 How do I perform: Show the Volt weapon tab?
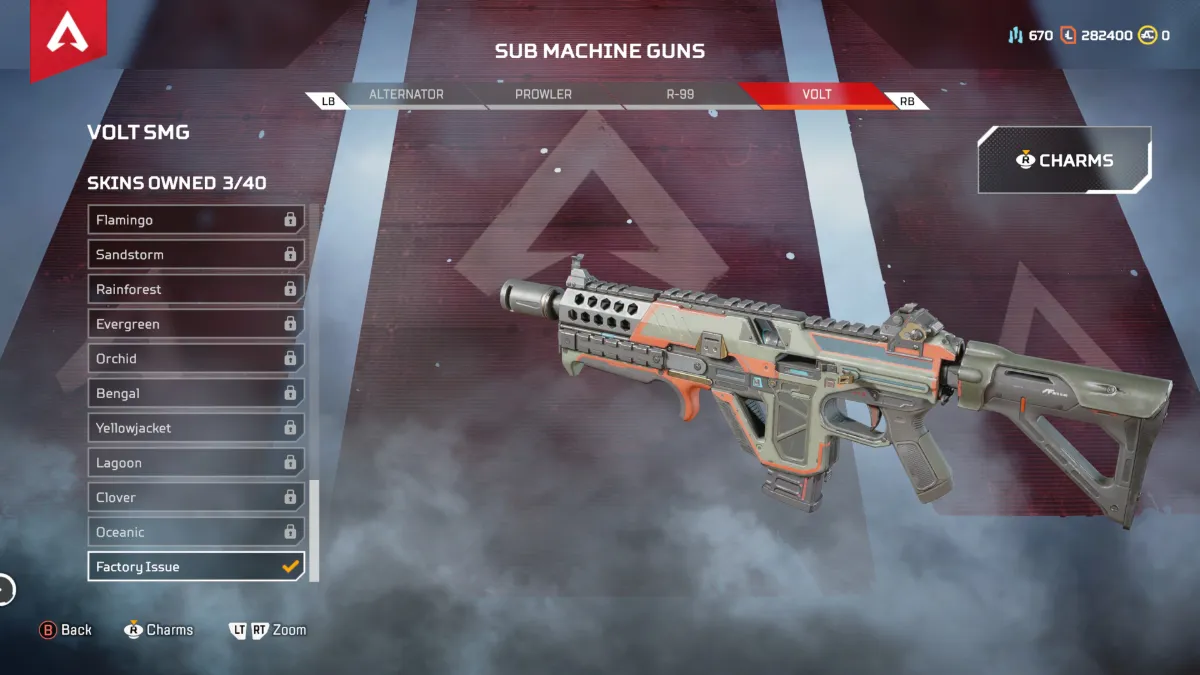click(x=816, y=95)
